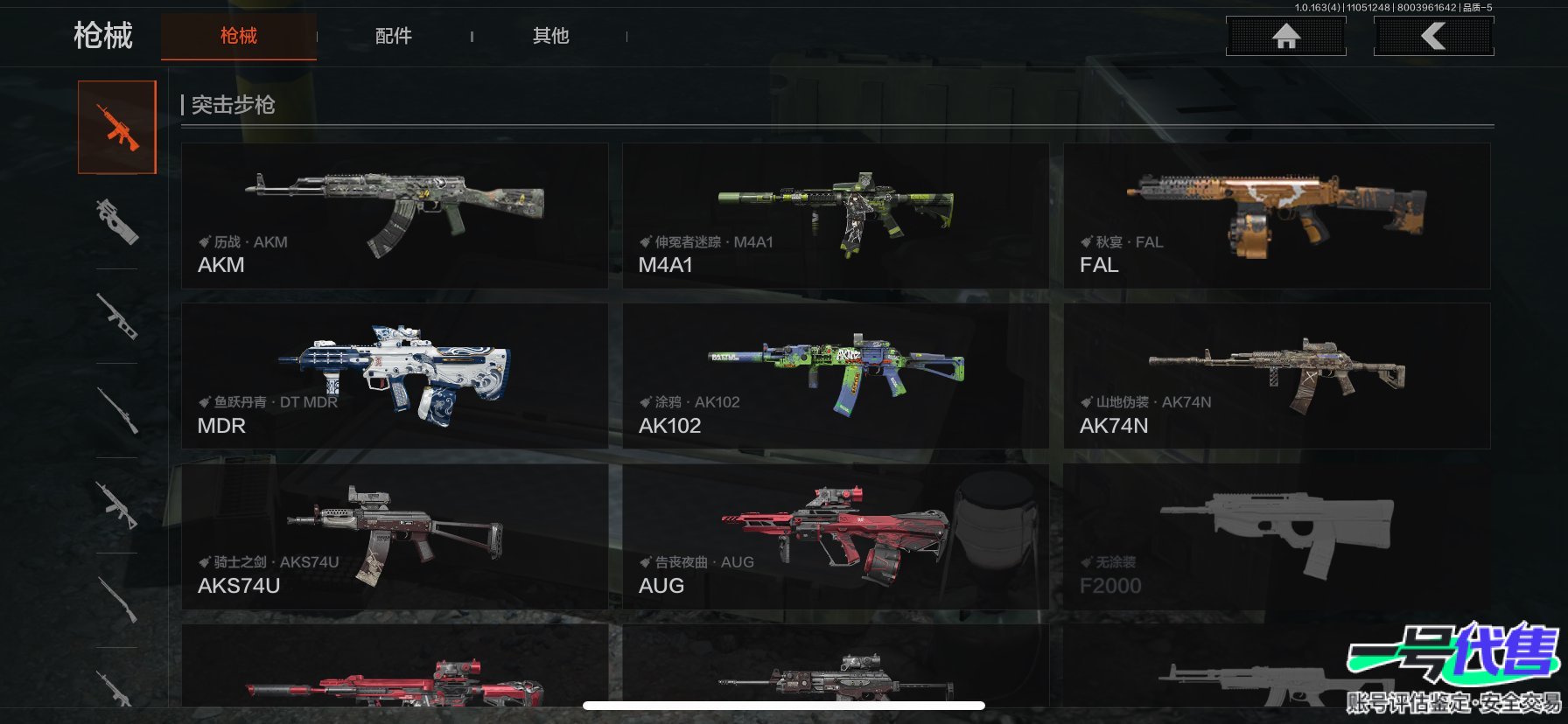Select the AKM weapon tile

tap(395, 216)
